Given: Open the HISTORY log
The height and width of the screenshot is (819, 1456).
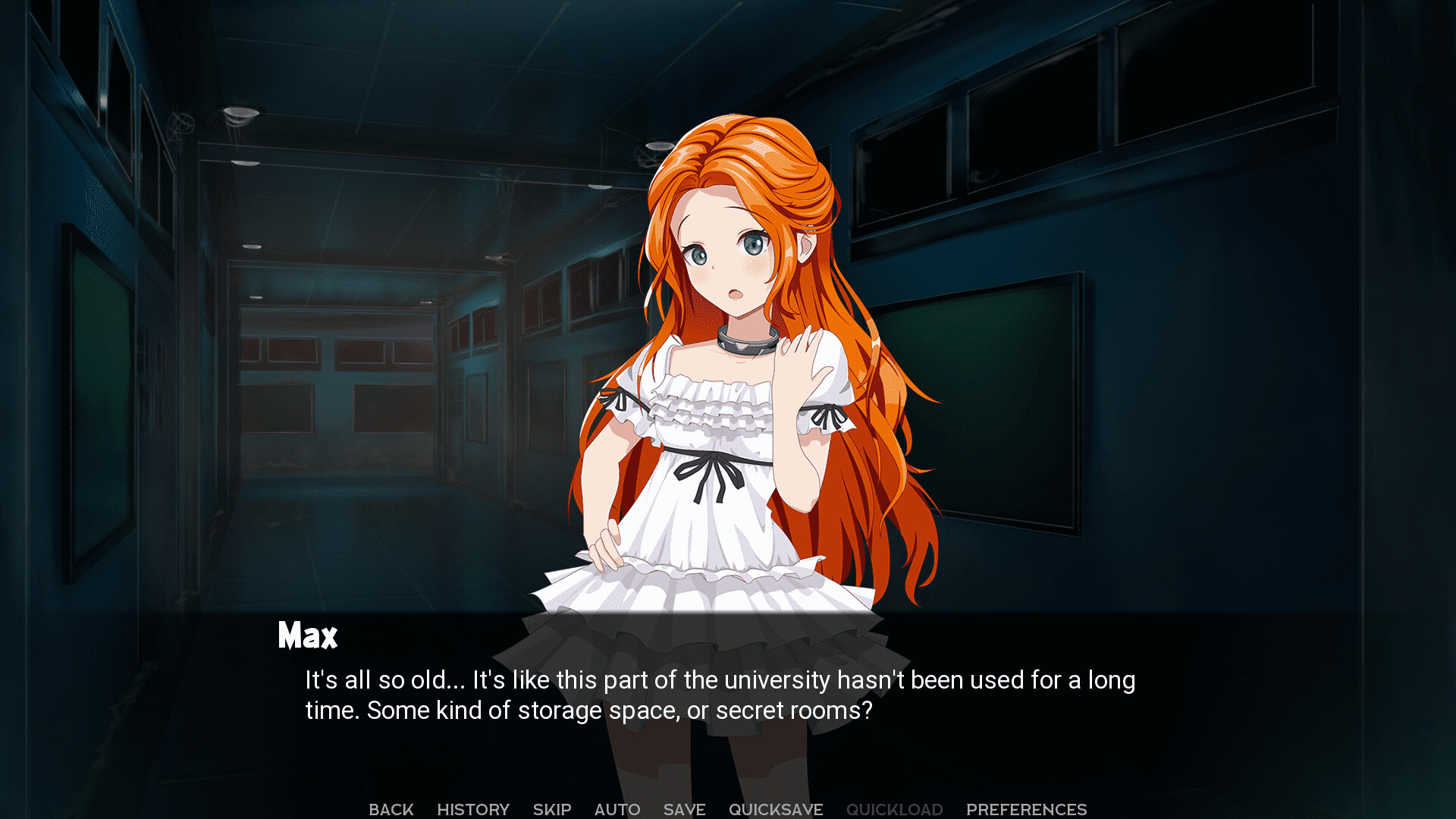Looking at the screenshot, I should point(473,808).
